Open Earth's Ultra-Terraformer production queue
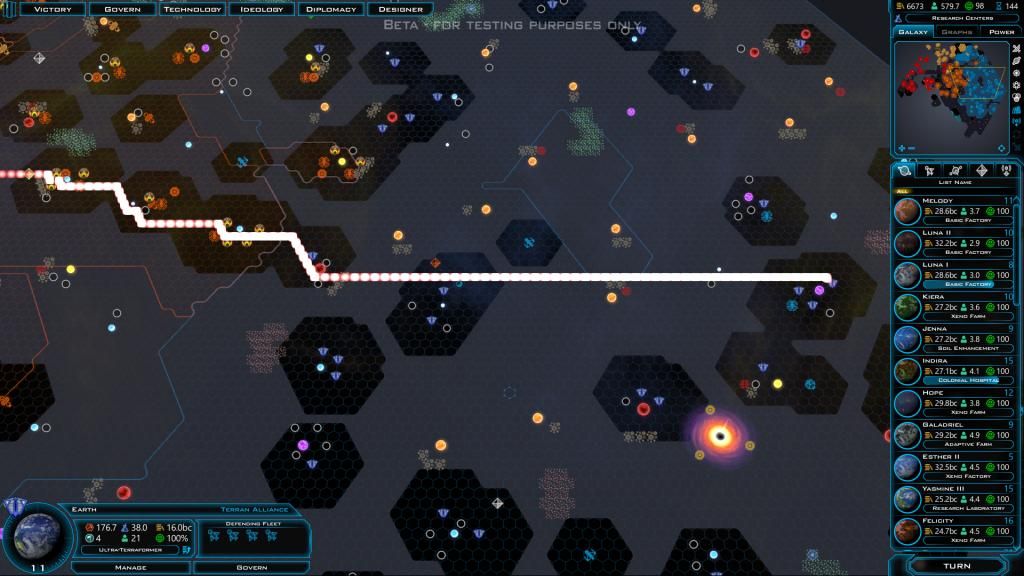 click(x=131, y=550)
